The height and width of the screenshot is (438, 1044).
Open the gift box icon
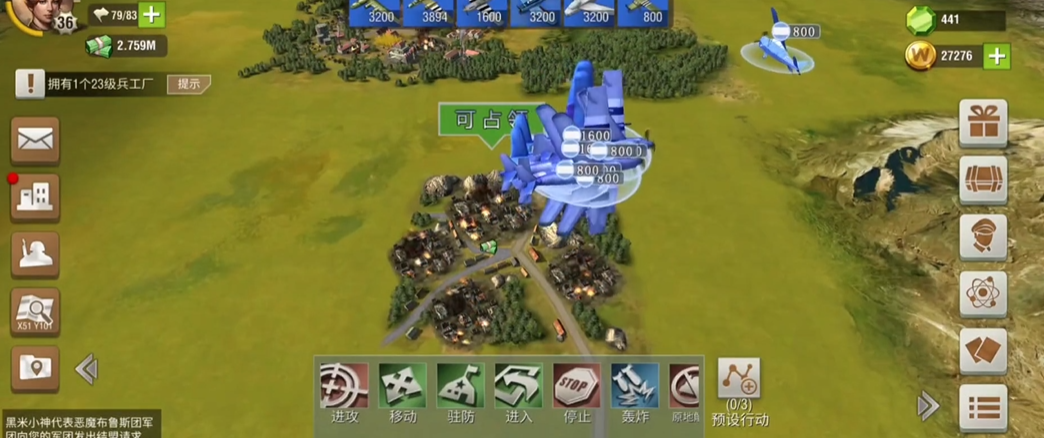(x=983, y=124)
